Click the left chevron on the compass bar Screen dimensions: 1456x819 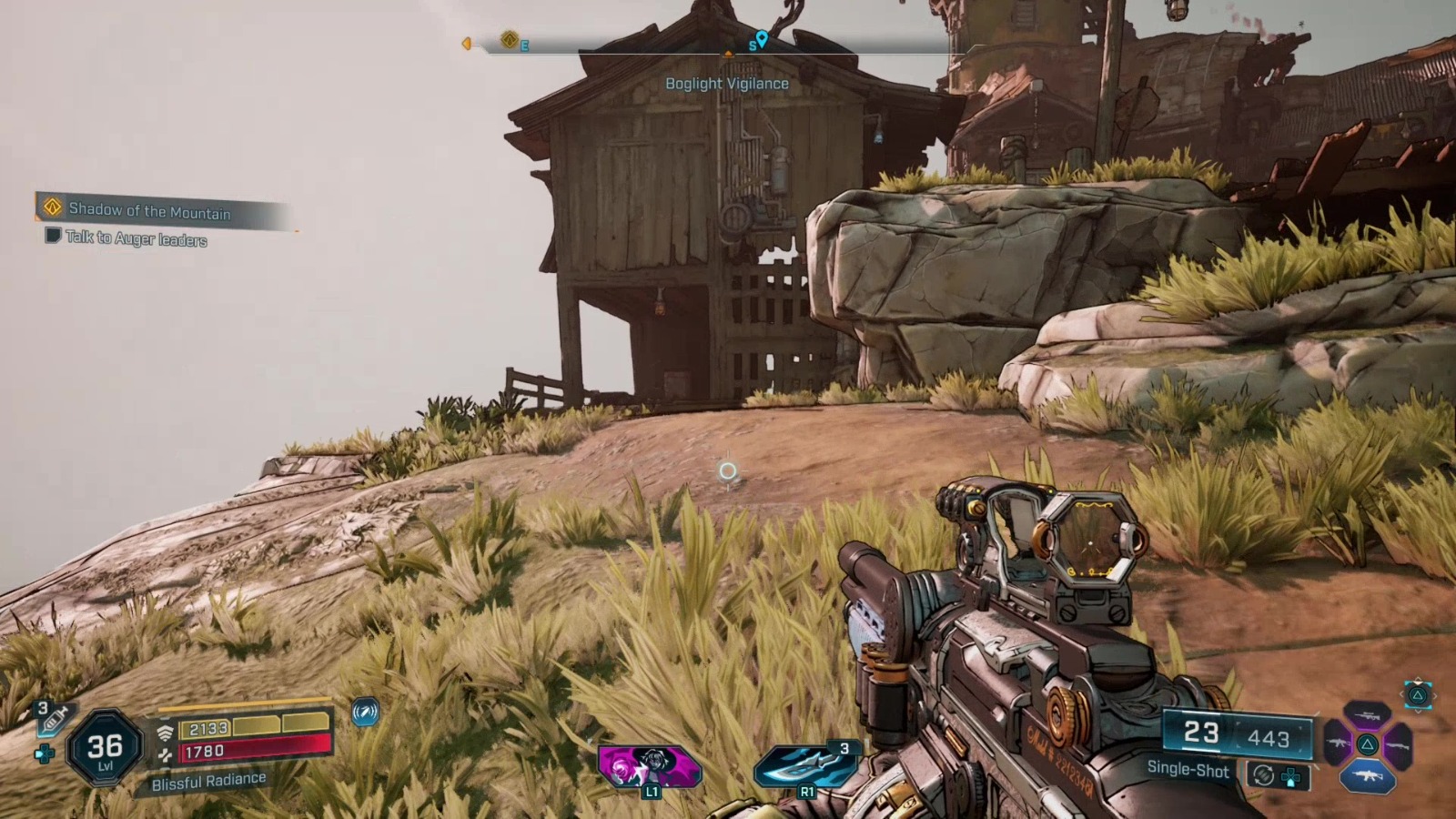(x=469, y=42)
